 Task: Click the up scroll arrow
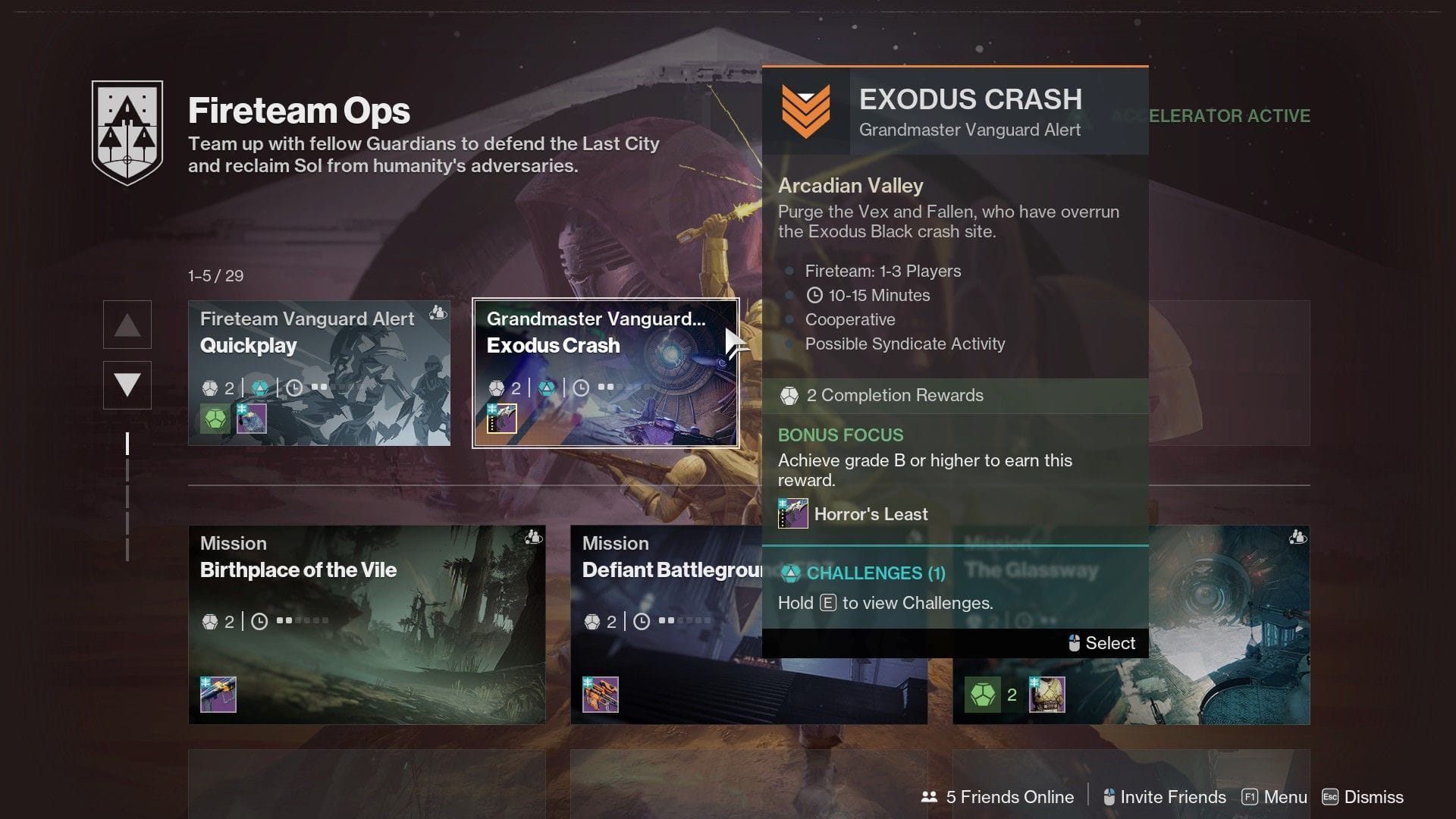pyautogui.click(x=127, y=325)
